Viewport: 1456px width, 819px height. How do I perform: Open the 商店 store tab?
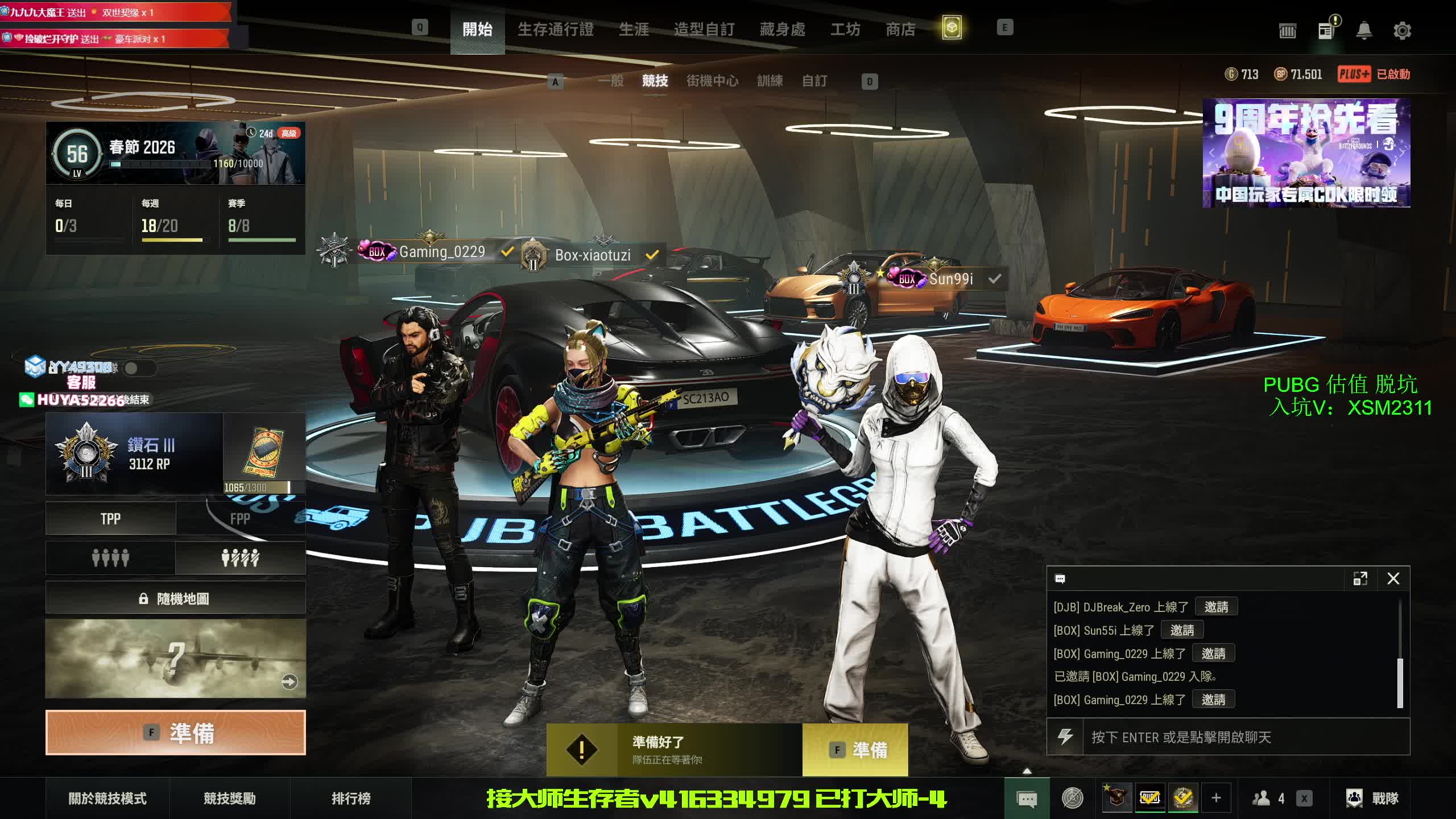[x=900, y=29]
